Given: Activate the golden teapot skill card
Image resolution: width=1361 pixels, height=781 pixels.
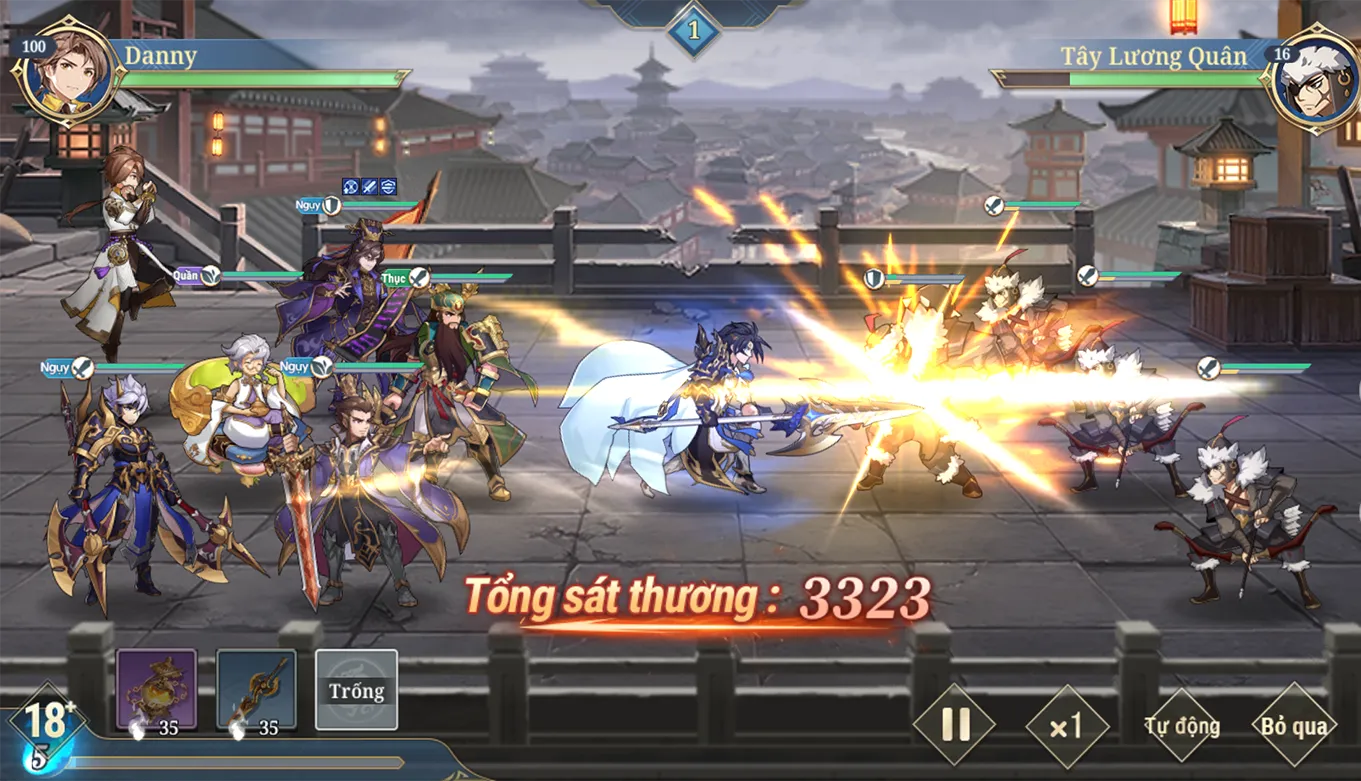Looking at the screenshot, I should (157, 689).
